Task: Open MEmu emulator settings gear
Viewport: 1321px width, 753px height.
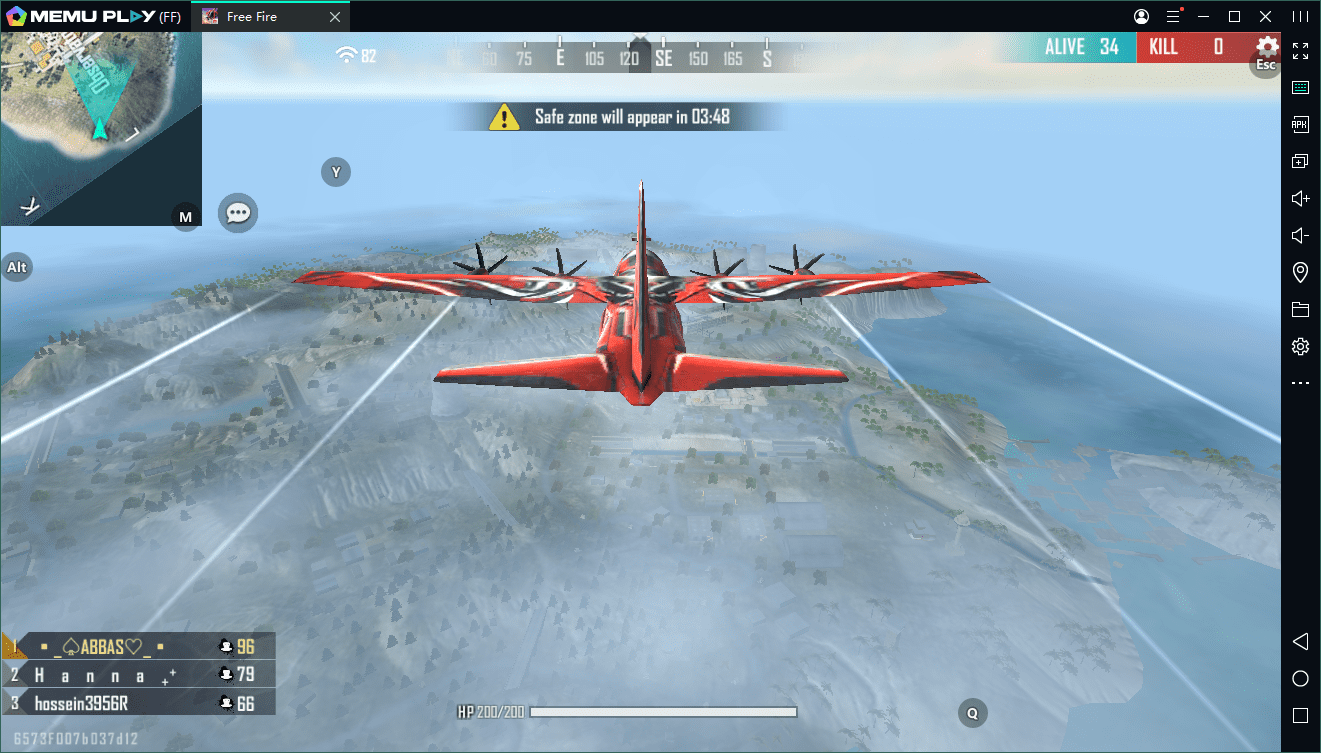Action: pos(1300,347)
